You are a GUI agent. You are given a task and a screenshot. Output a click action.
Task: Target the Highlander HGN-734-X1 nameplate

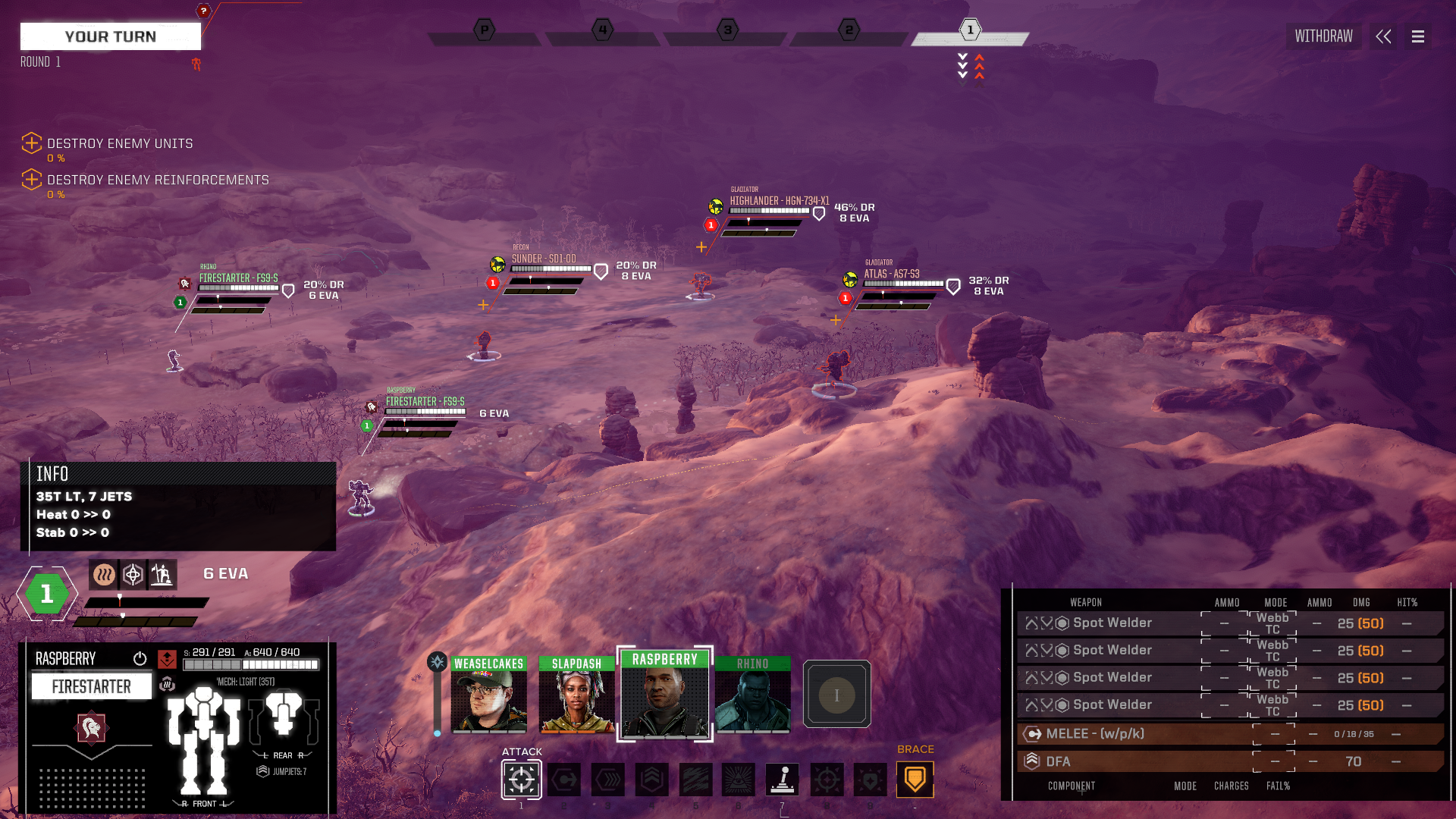[x=779, y=201]
